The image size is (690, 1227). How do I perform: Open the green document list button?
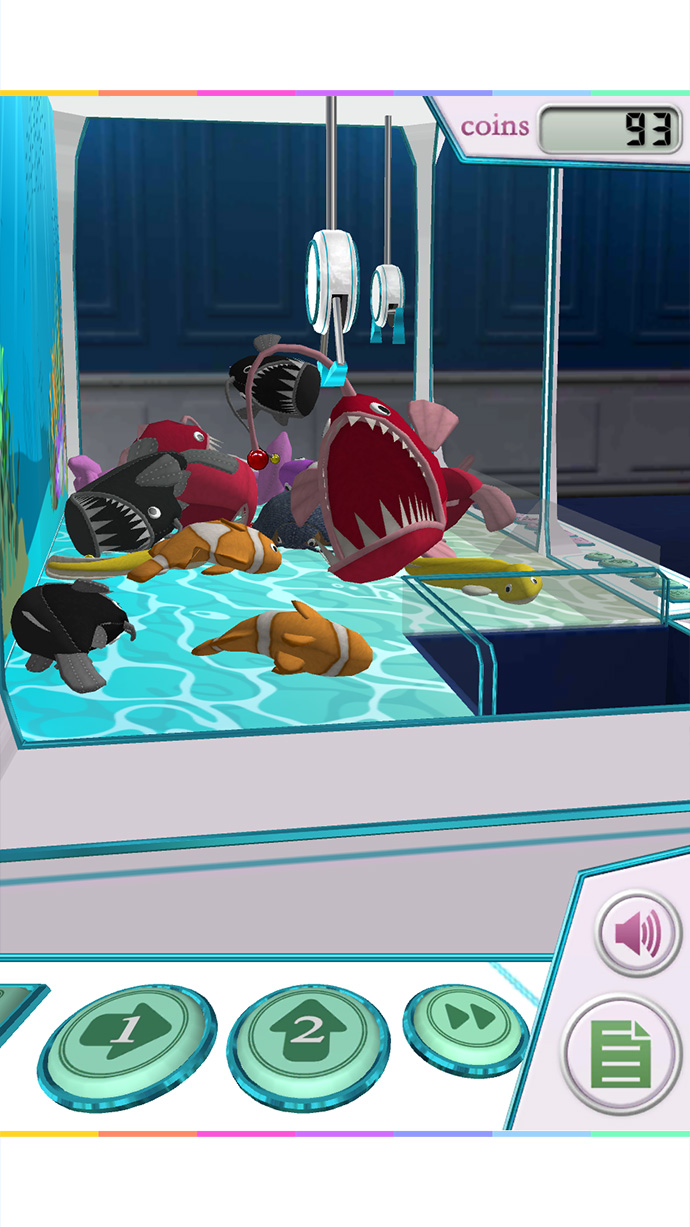(x=621, y=1054)
